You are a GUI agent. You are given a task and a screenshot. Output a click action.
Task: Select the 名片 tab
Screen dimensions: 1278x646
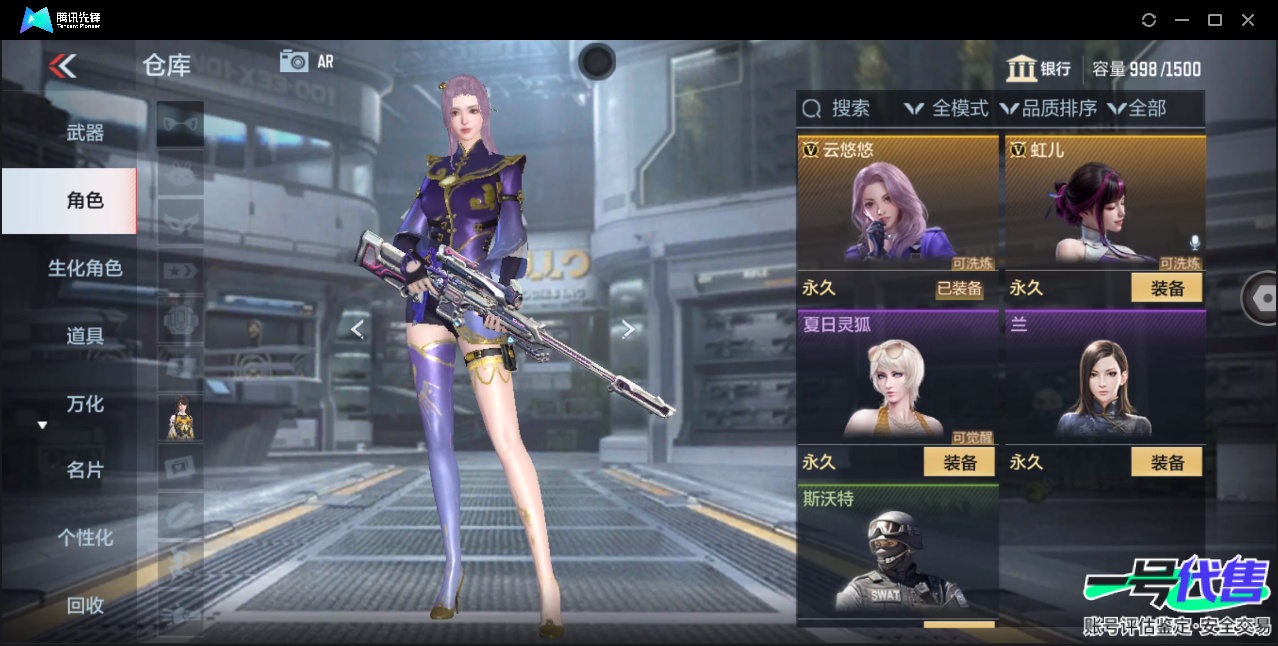(x=85, y=470)
